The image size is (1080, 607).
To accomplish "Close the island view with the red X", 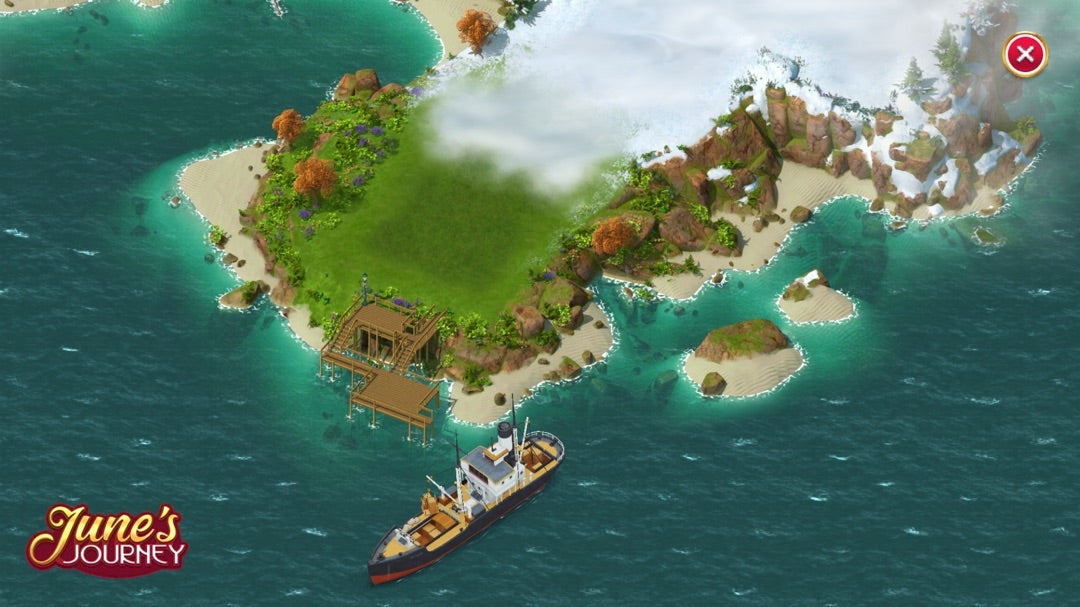I will click(1025, 55).
